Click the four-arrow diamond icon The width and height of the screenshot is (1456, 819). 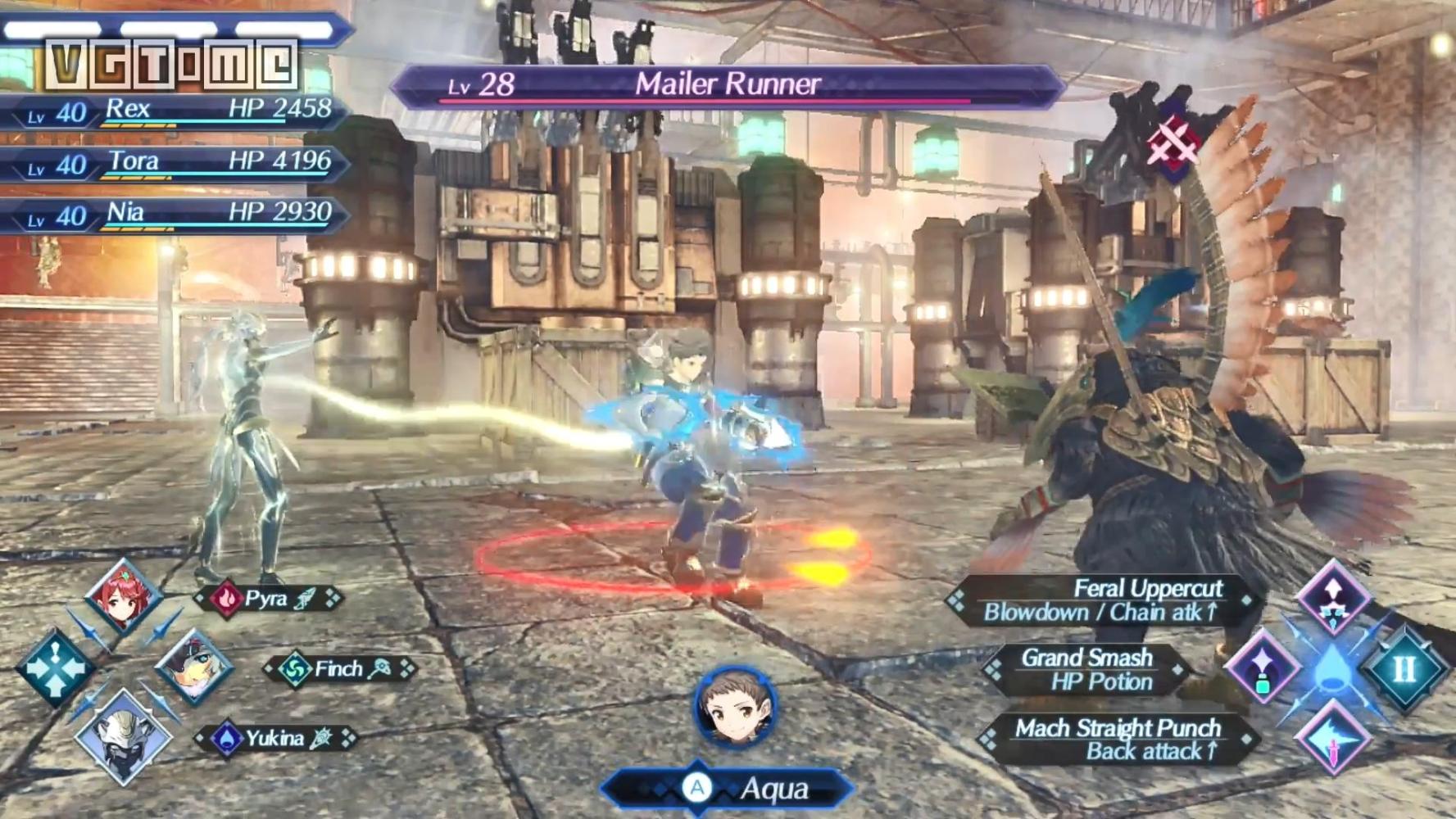pos(54,668)
